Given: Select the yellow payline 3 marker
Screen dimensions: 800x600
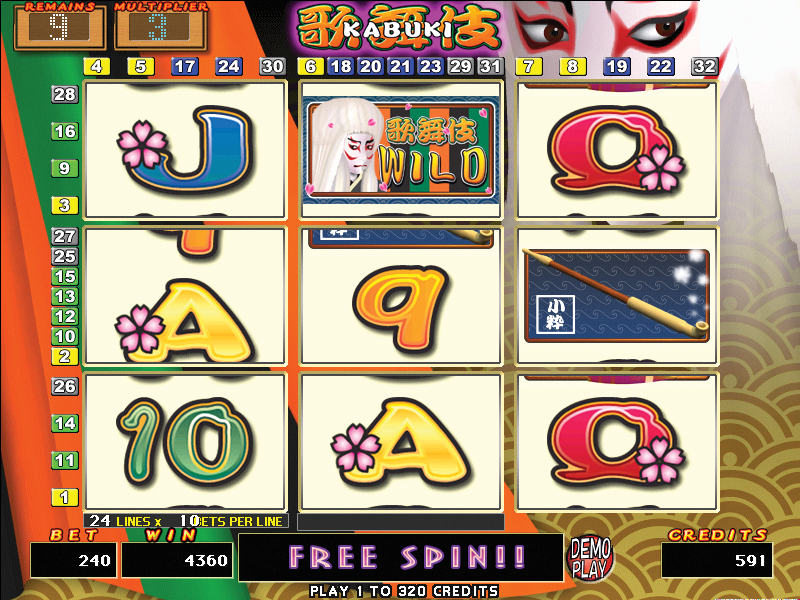Looking at the screenshot, I should [65, 205].
